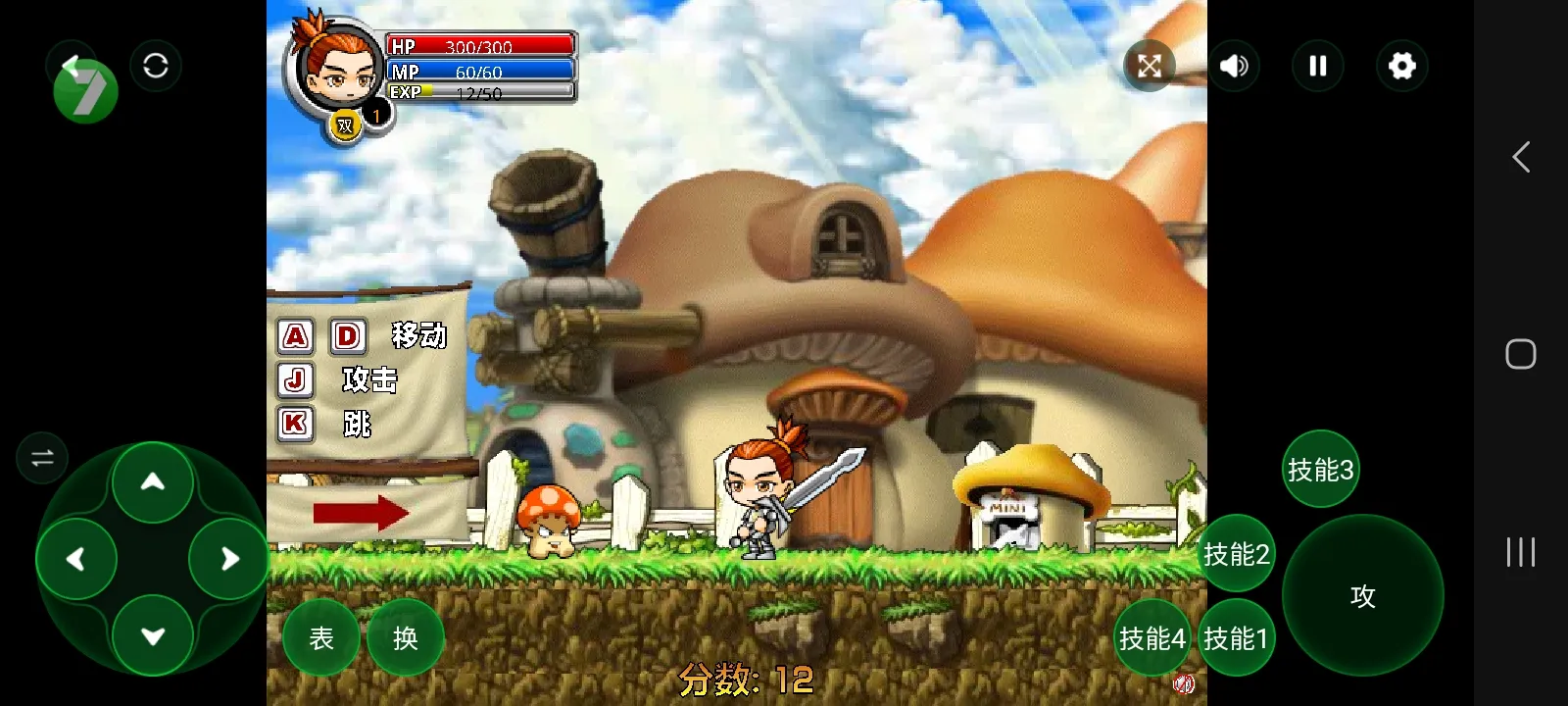Tap the d-pad up arrow
This screenshot has width=1568, height=706.
[x=153, y=481]
